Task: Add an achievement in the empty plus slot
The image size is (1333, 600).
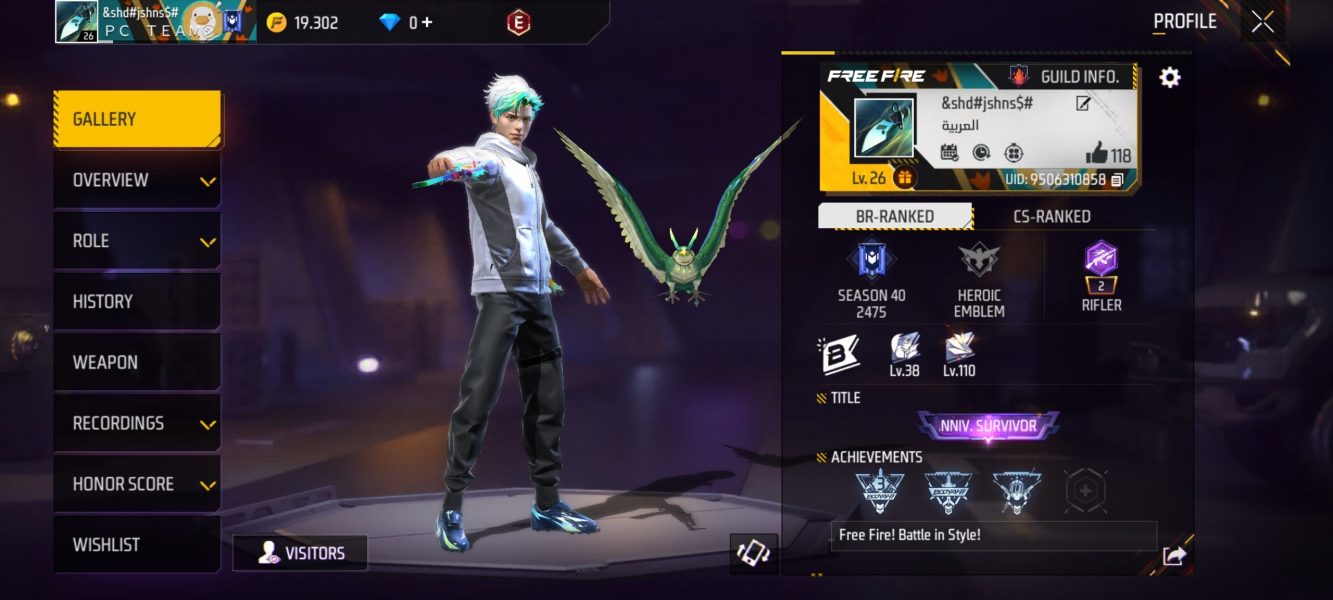Action: click(1085, 490)
